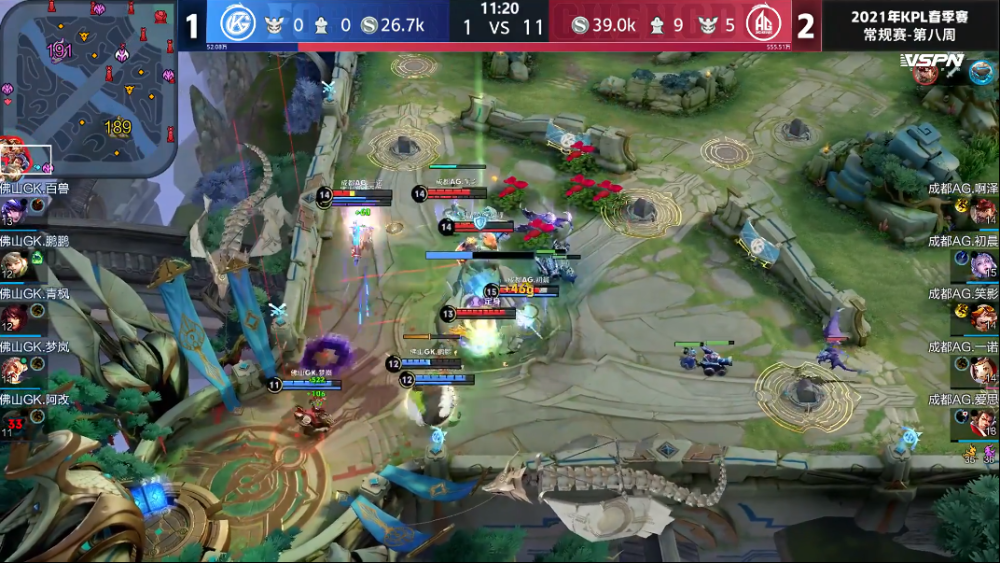Image resolution: width=1000 pixels, height=563 pixels.
Task: Click the blue GK team logo
Action: pos(238,25)
